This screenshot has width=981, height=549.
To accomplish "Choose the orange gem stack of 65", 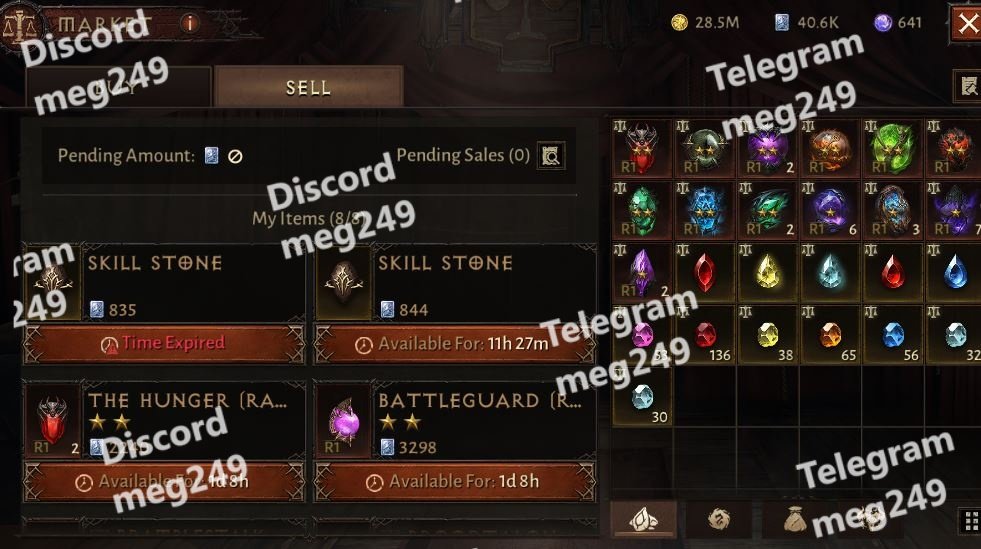I will click(x=829, y=335).
